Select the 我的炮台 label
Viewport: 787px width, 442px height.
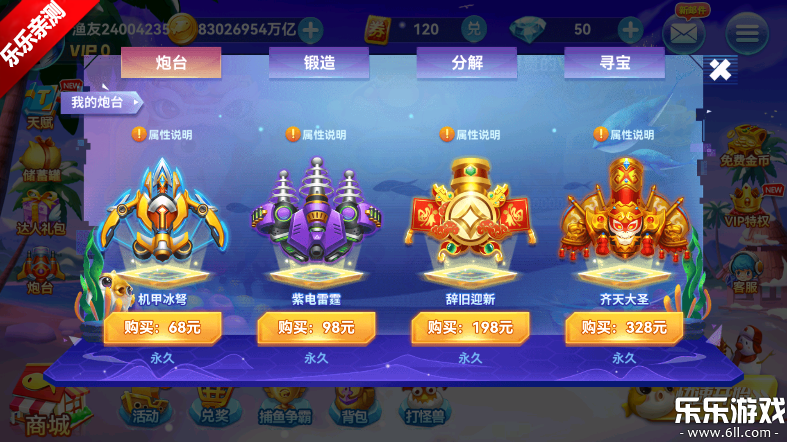click(x=100, y=102)
